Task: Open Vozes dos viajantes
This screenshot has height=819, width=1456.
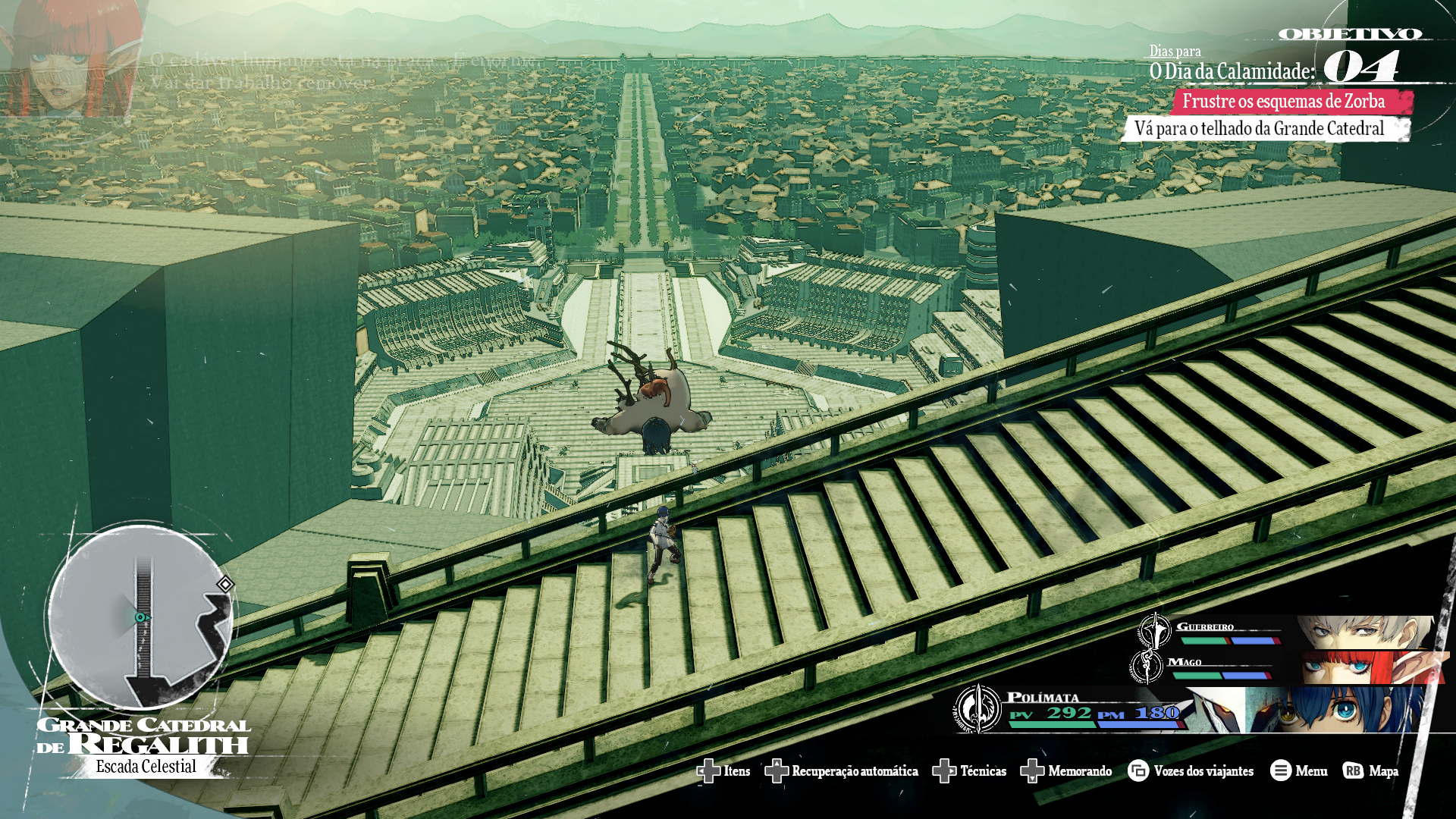Action: point(1191,770)
